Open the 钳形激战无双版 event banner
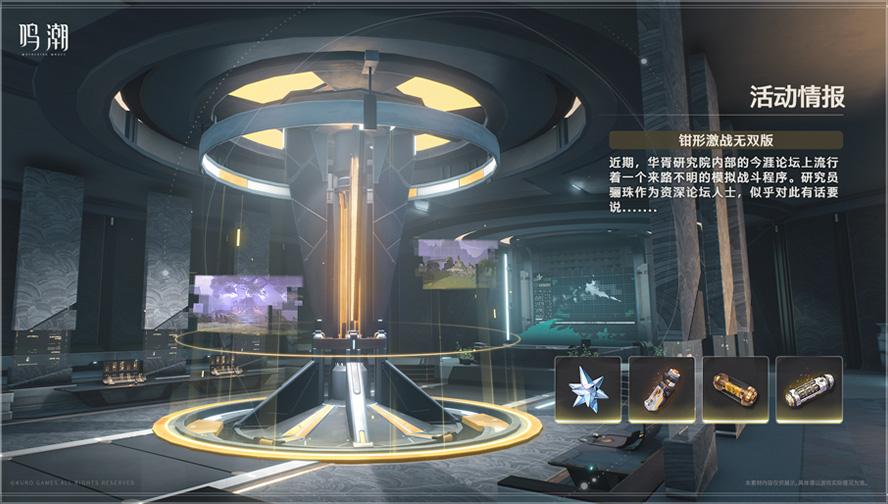The image size is (888, 504). (x=725, y=140)
